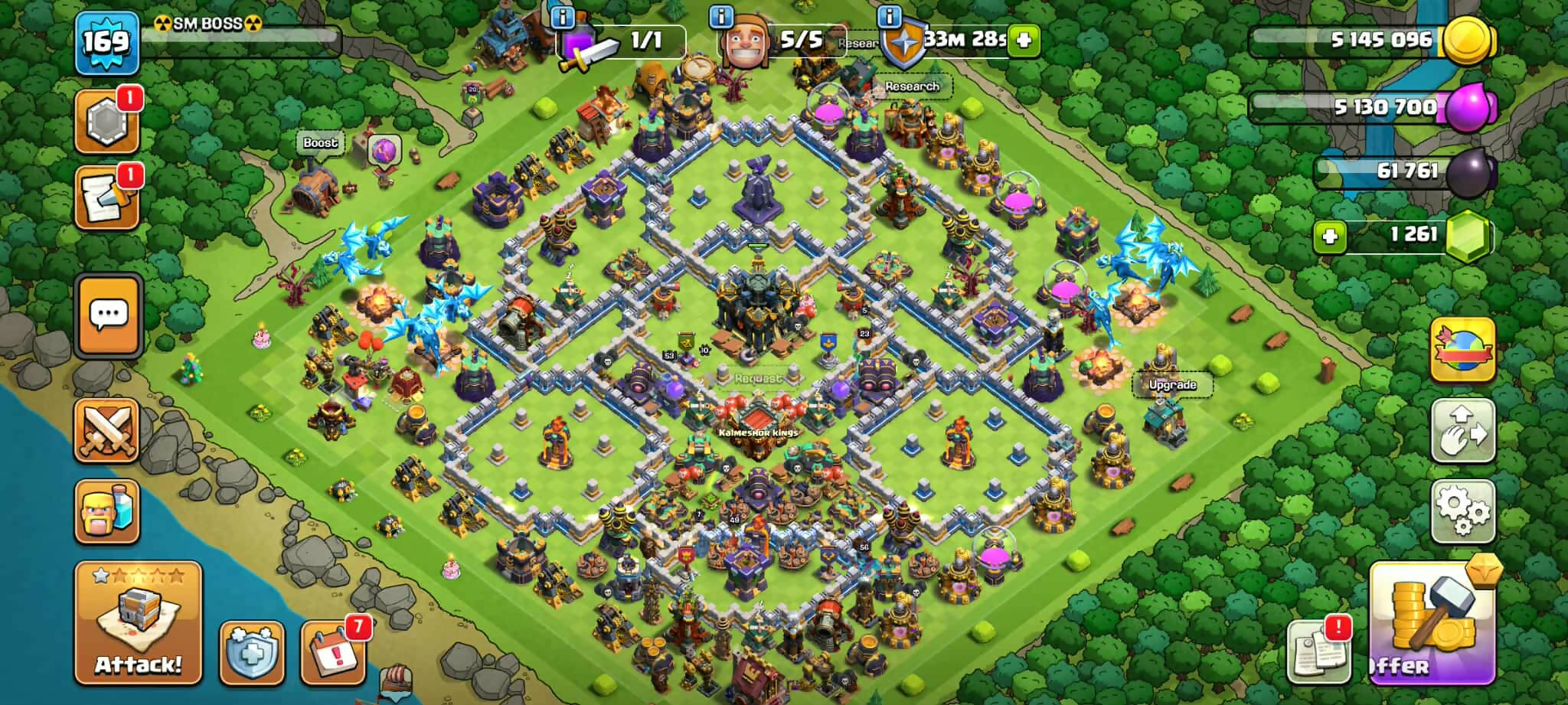Show builder info for the 5/5 counter

pyautogui.click(x=721, y=16)
